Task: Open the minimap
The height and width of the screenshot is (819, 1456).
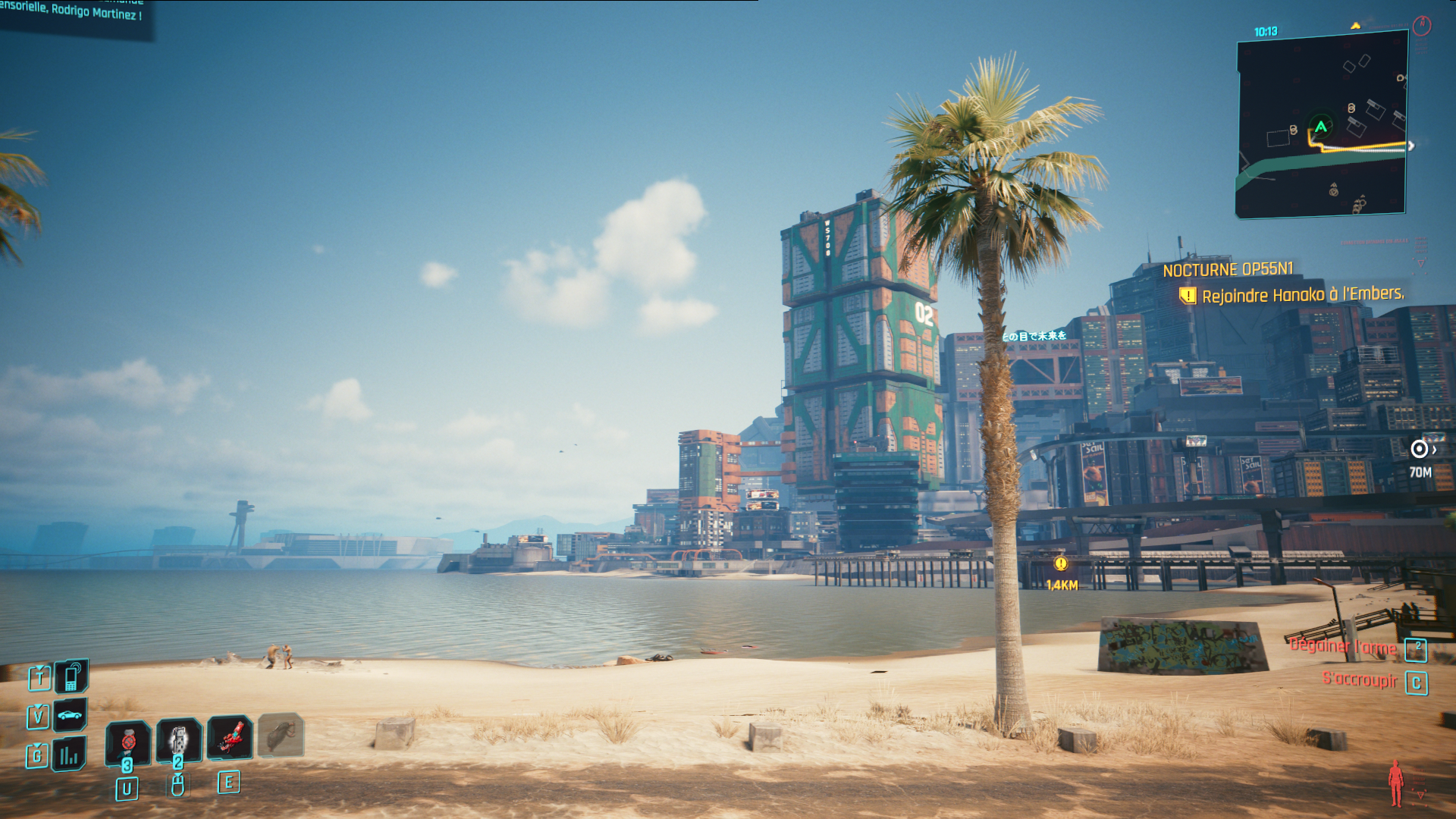Action: [1322, 125]
